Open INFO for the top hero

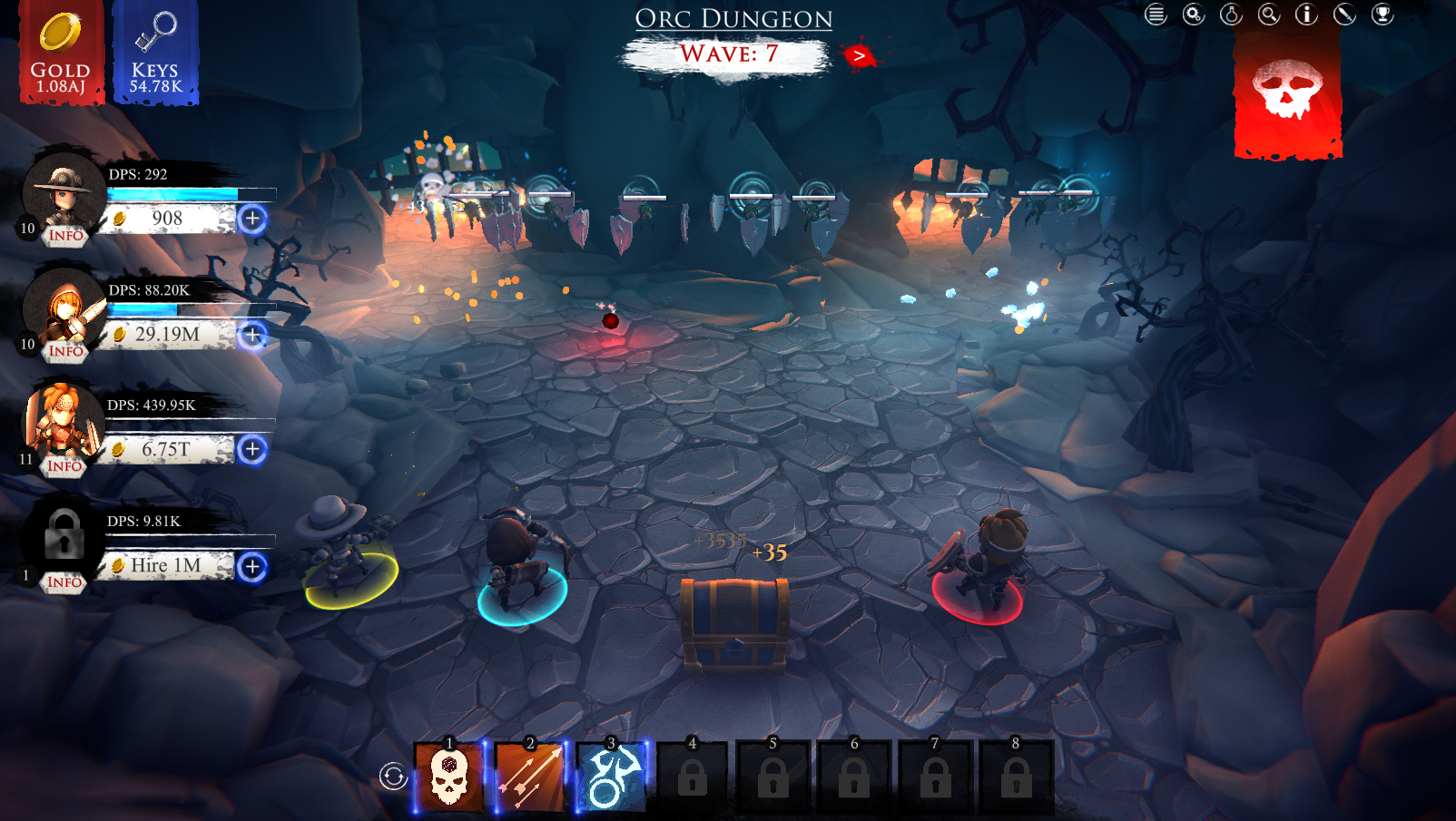point(66,235)
